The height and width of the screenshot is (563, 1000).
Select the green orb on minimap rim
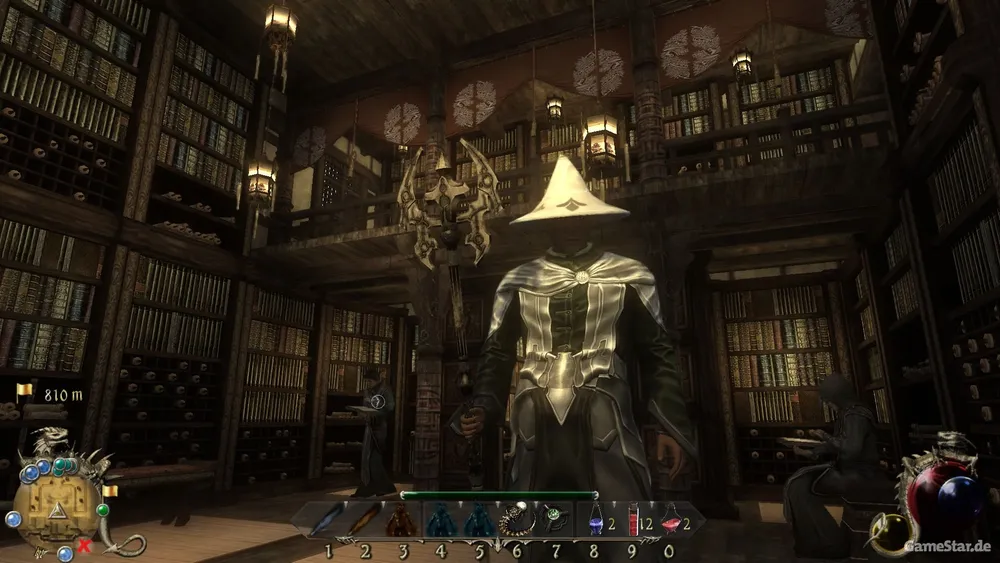coord(103,510)
